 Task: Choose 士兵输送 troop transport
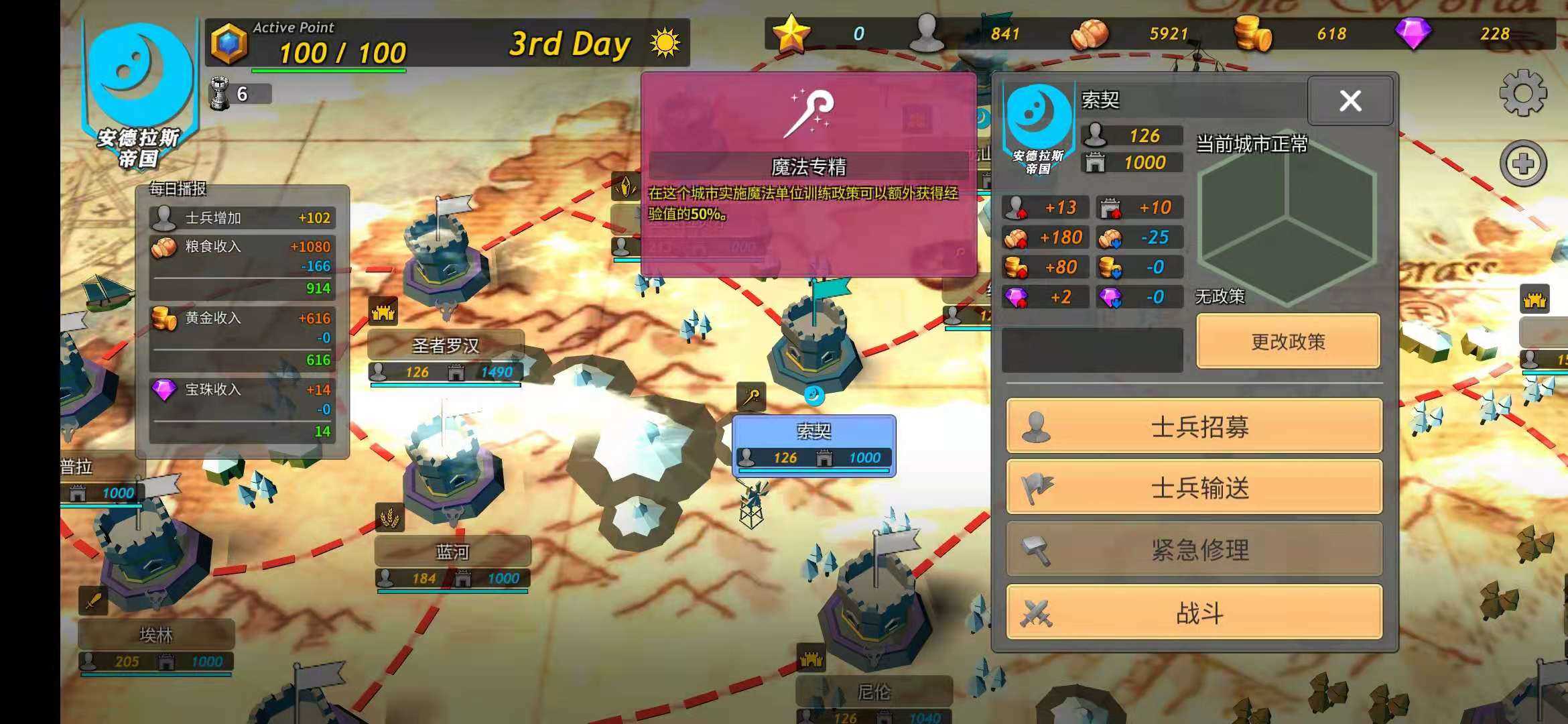click(x=1194, y=488)
